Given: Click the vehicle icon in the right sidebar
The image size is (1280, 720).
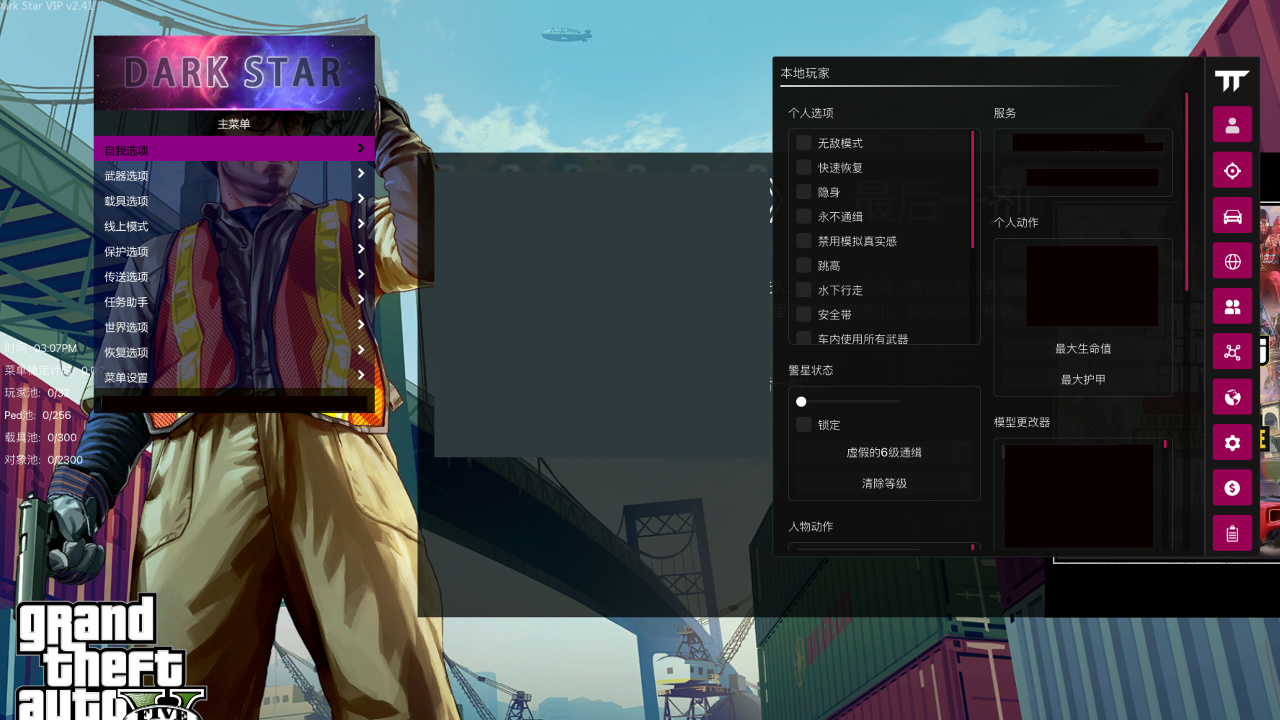Looking at the screenshot, I should [x=1232, y=215].
